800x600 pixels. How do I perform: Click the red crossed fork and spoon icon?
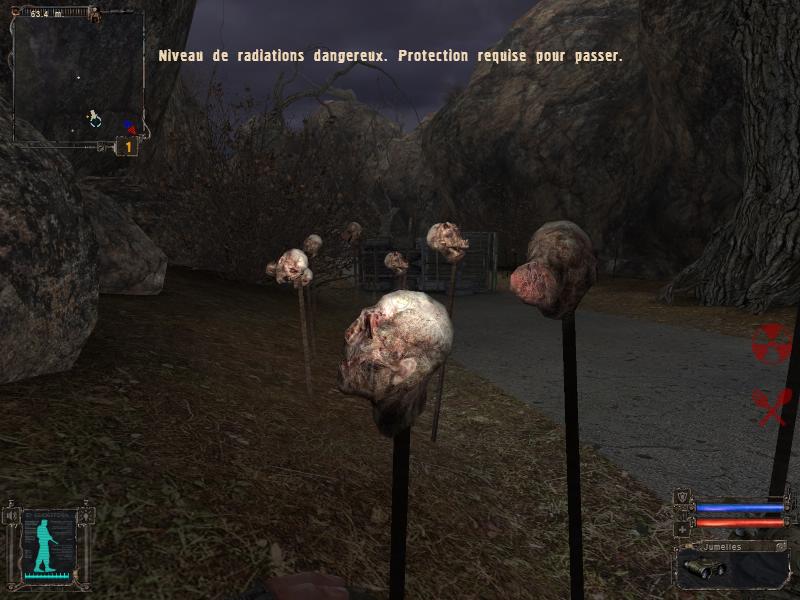(770, 405)
